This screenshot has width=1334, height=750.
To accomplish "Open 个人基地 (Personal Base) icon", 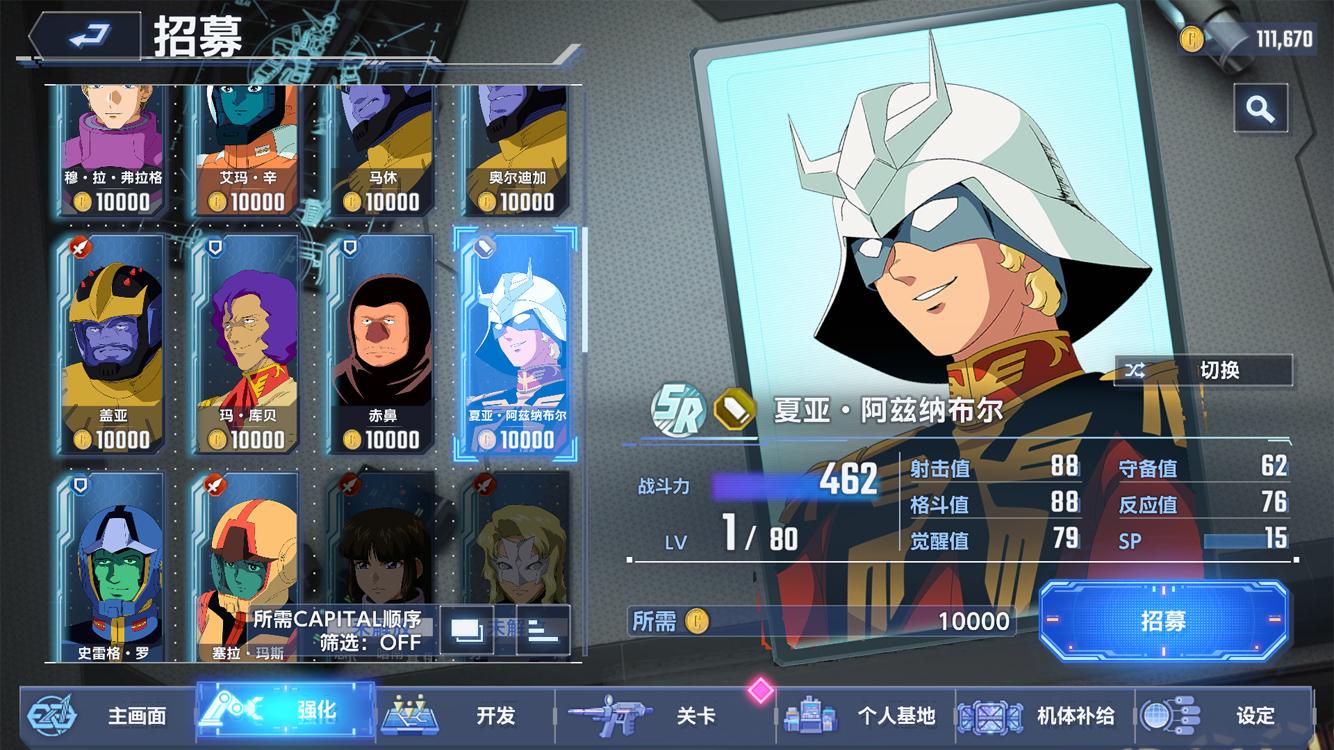I will click(x=810, y=717).
